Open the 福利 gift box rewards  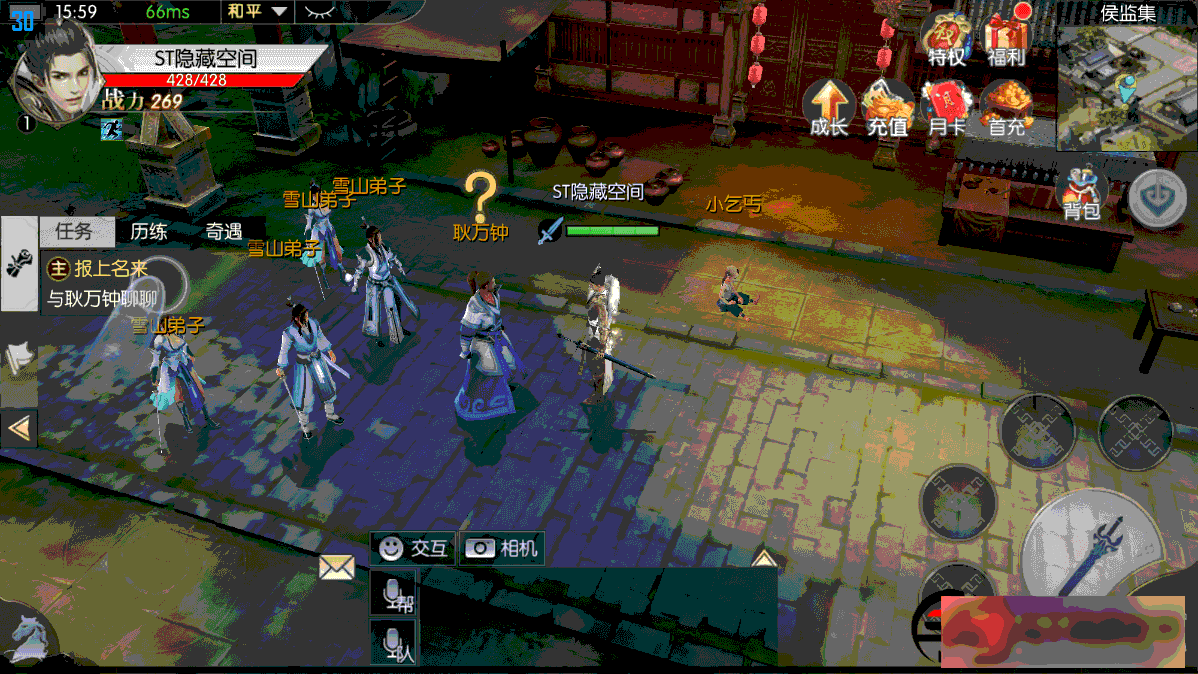1006,41
